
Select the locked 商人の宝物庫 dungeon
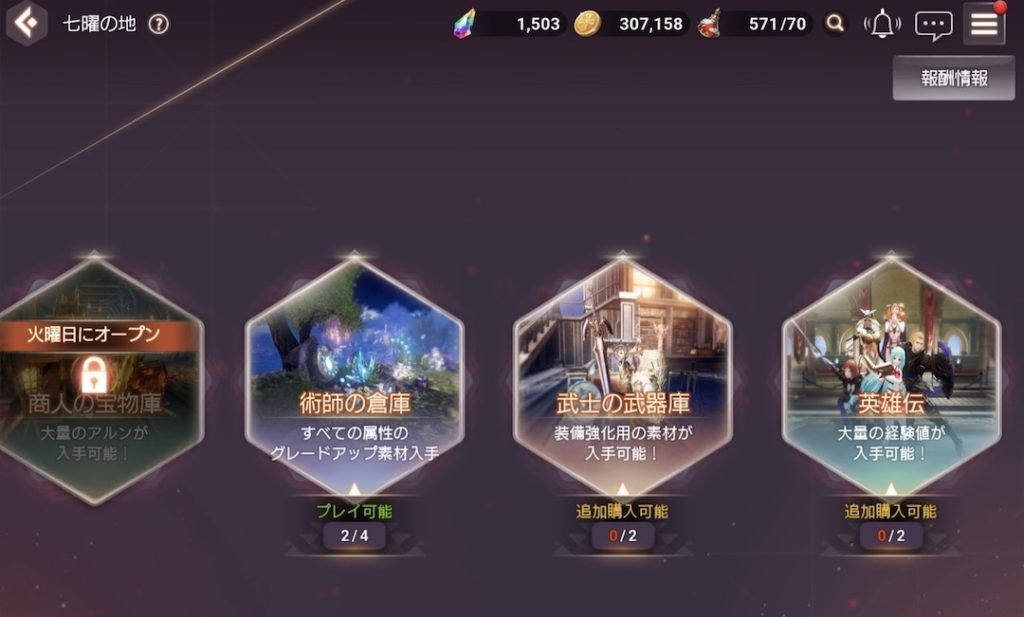click(93, 380)
